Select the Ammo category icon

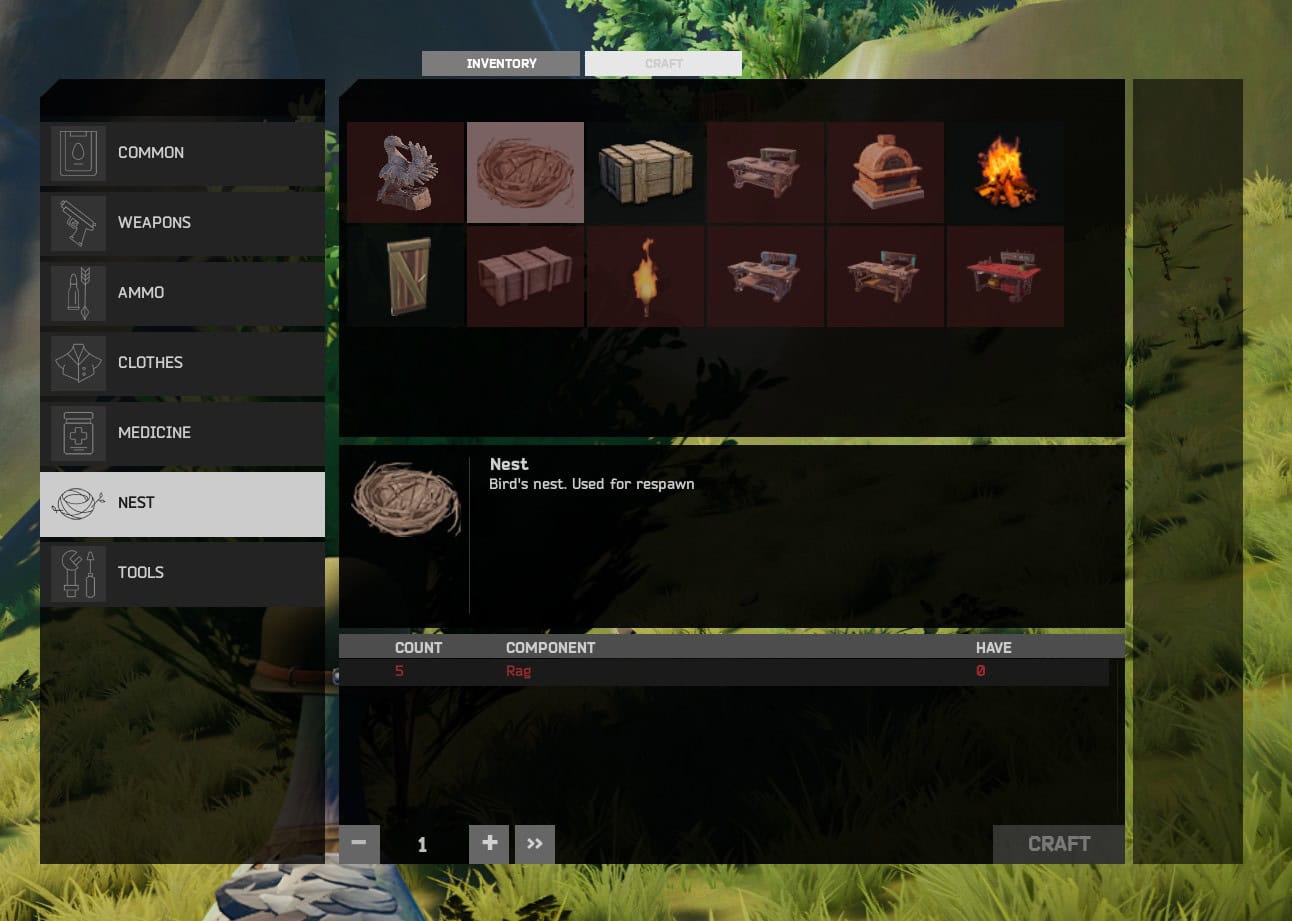78,292
